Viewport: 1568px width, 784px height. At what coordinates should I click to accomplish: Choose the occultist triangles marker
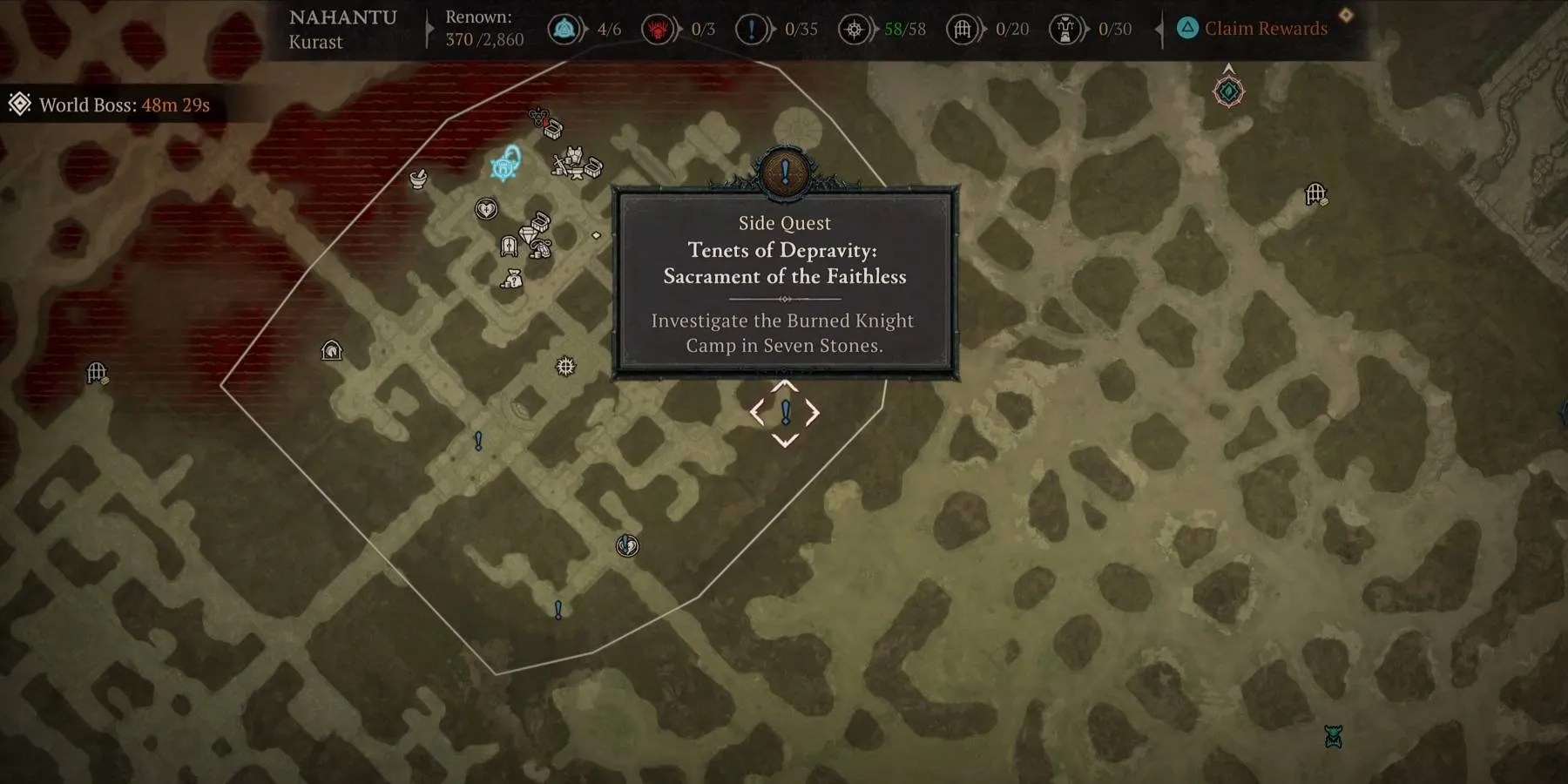[538, 115]
